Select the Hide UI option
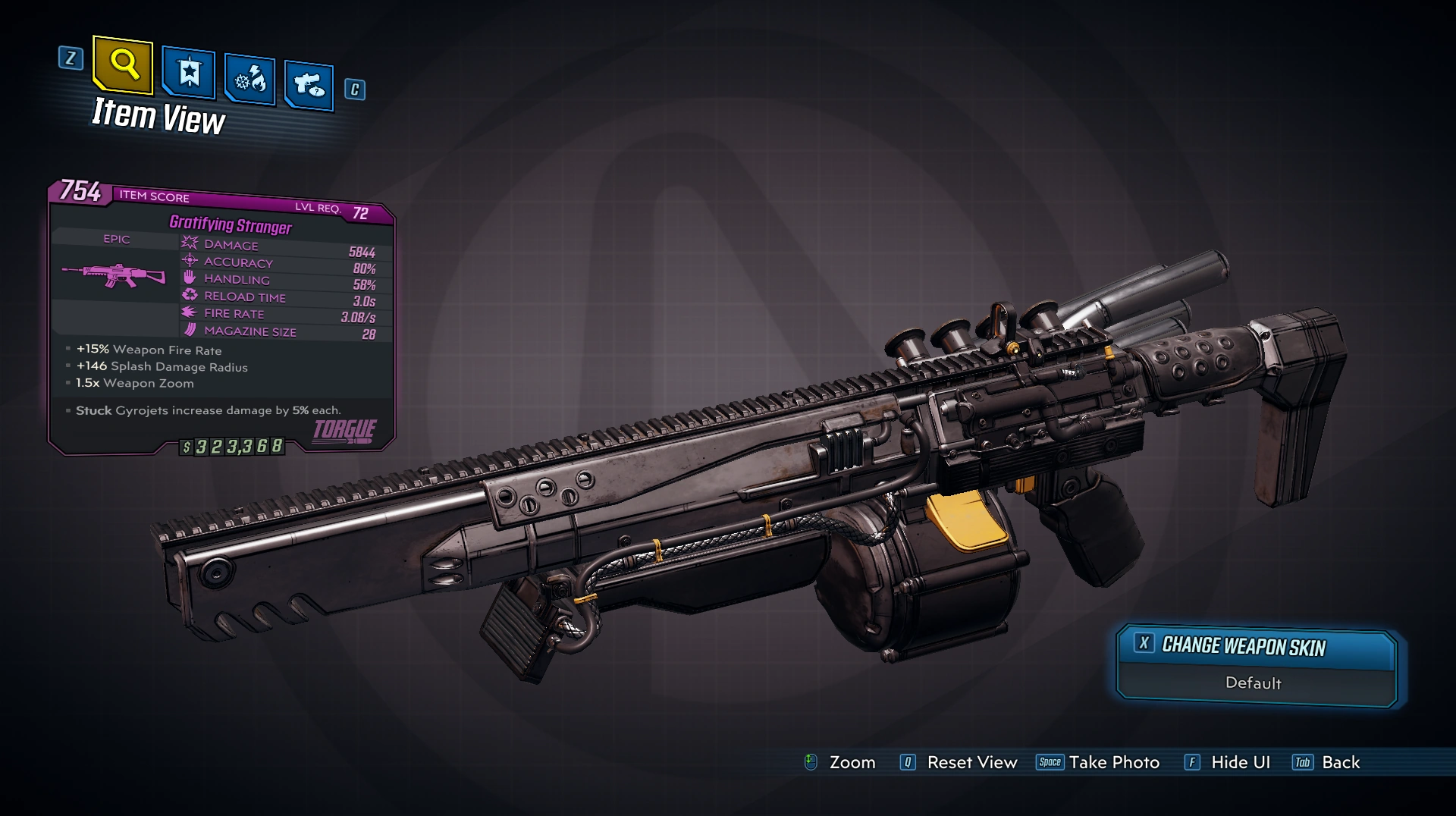 click(x=1227, y=762)
